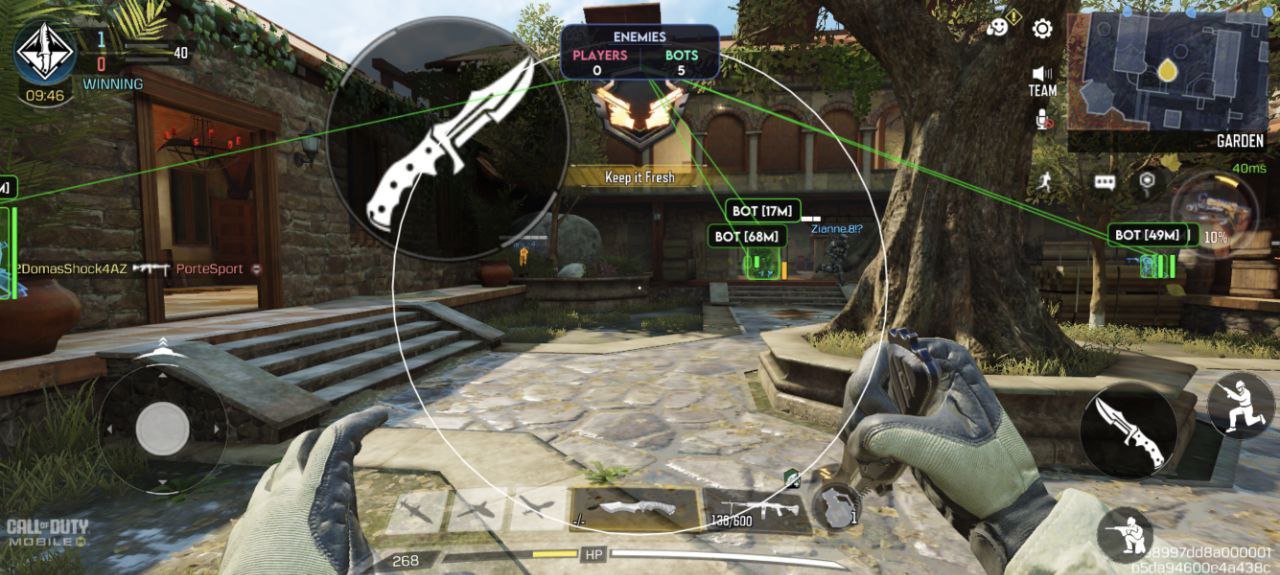
Task: Tap the large knife attack button
Action: [x=447, y=144]
